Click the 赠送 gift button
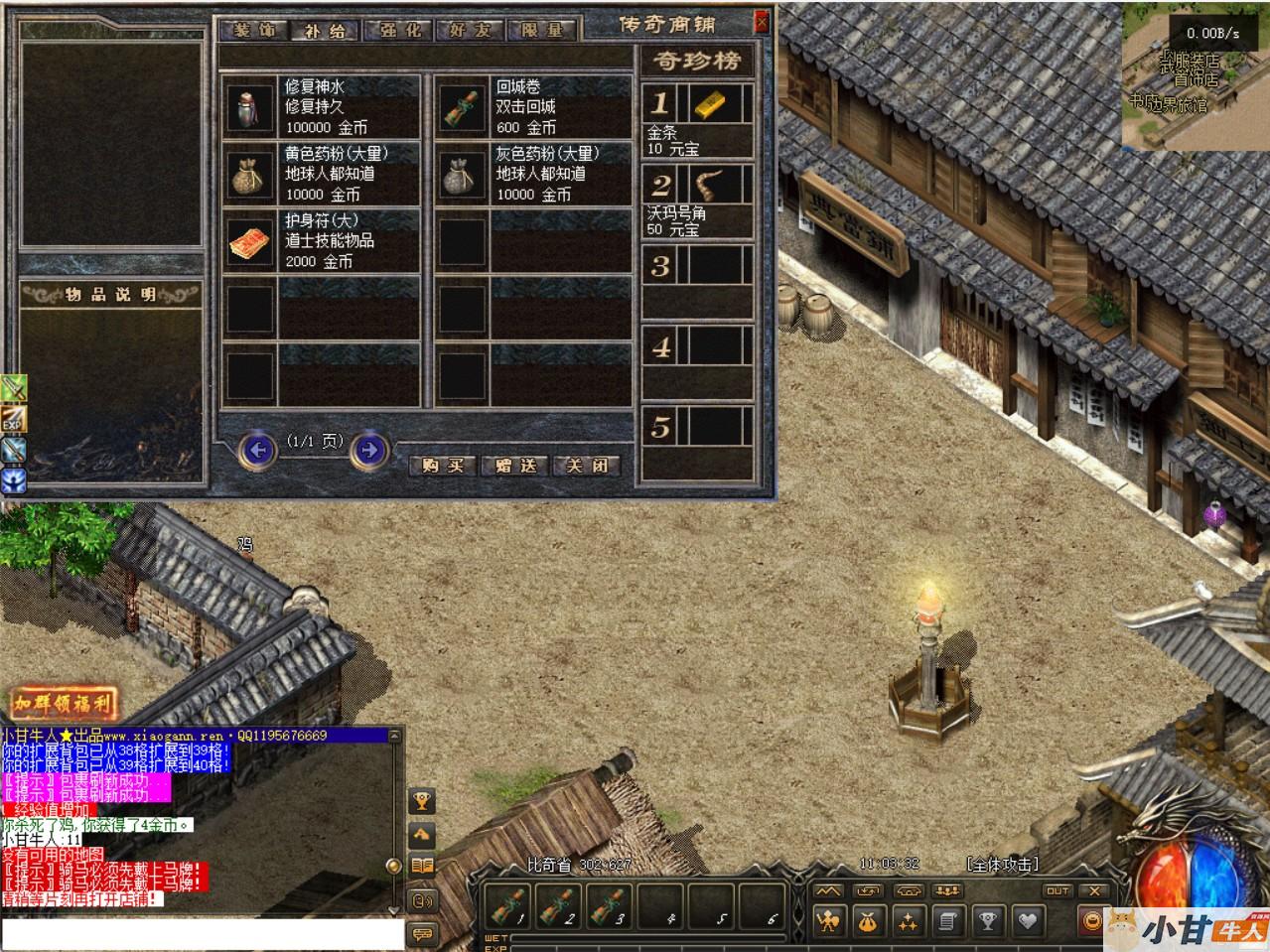 point(514,466)
